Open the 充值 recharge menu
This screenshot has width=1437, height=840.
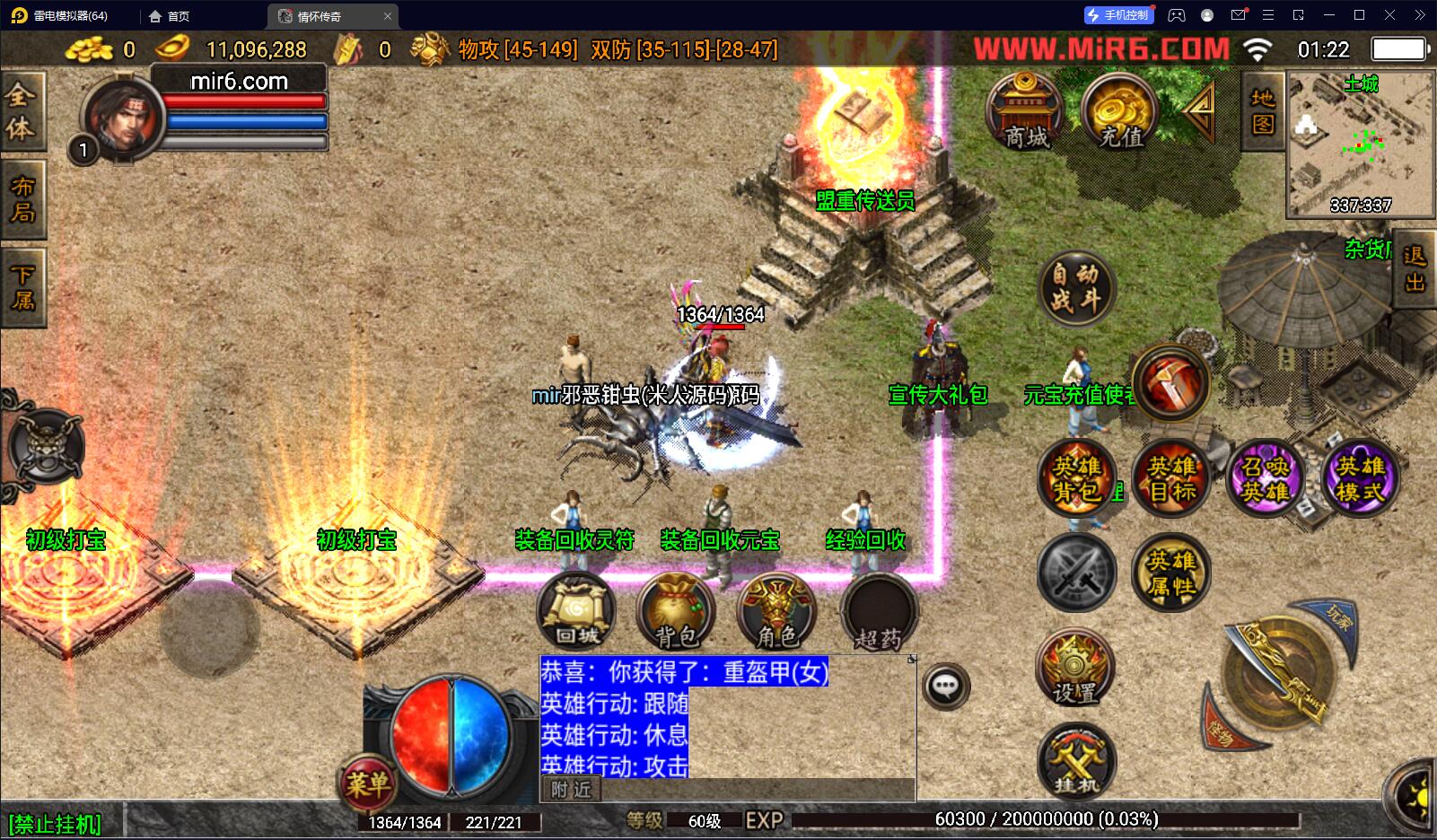(1120, 111)
